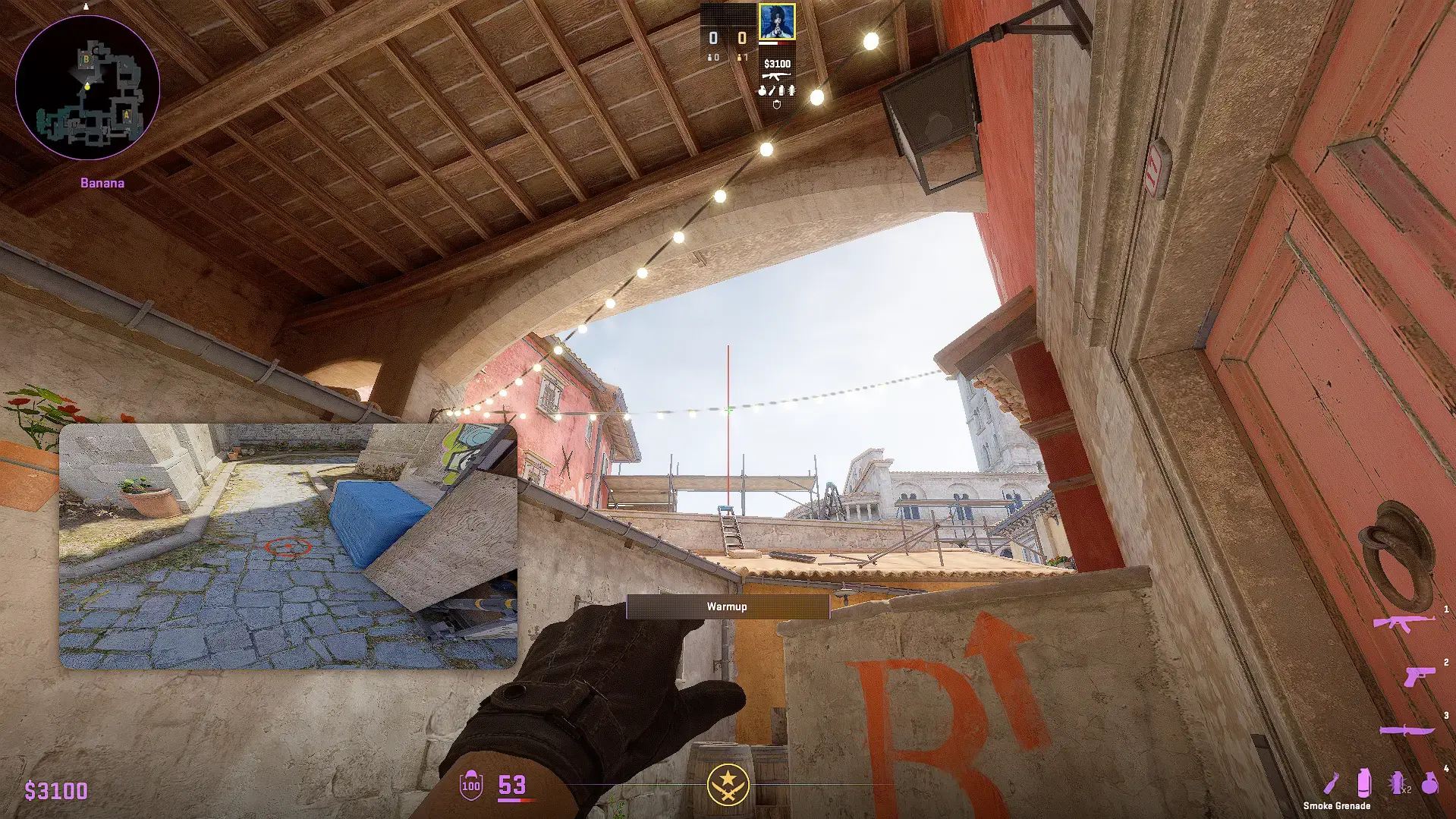Viewport: 1456px width, 819px height.
Task: Select the knife weapon slot
Action: [x=1406, y=730]
